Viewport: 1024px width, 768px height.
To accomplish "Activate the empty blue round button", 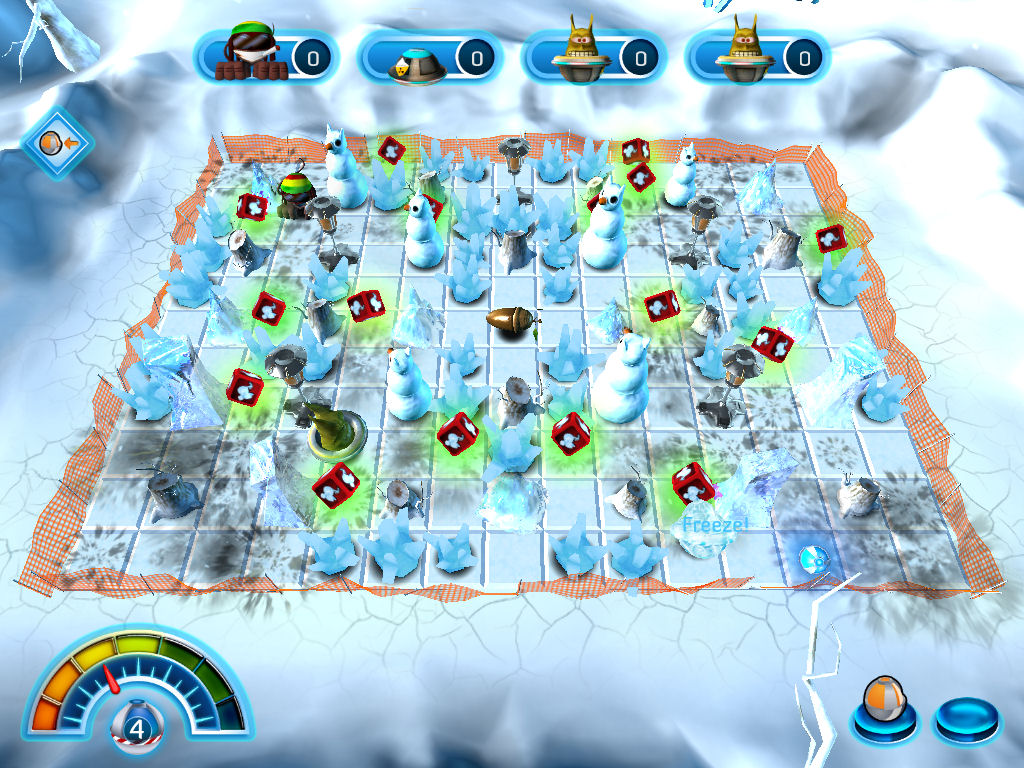I will (x=966, y=716).
